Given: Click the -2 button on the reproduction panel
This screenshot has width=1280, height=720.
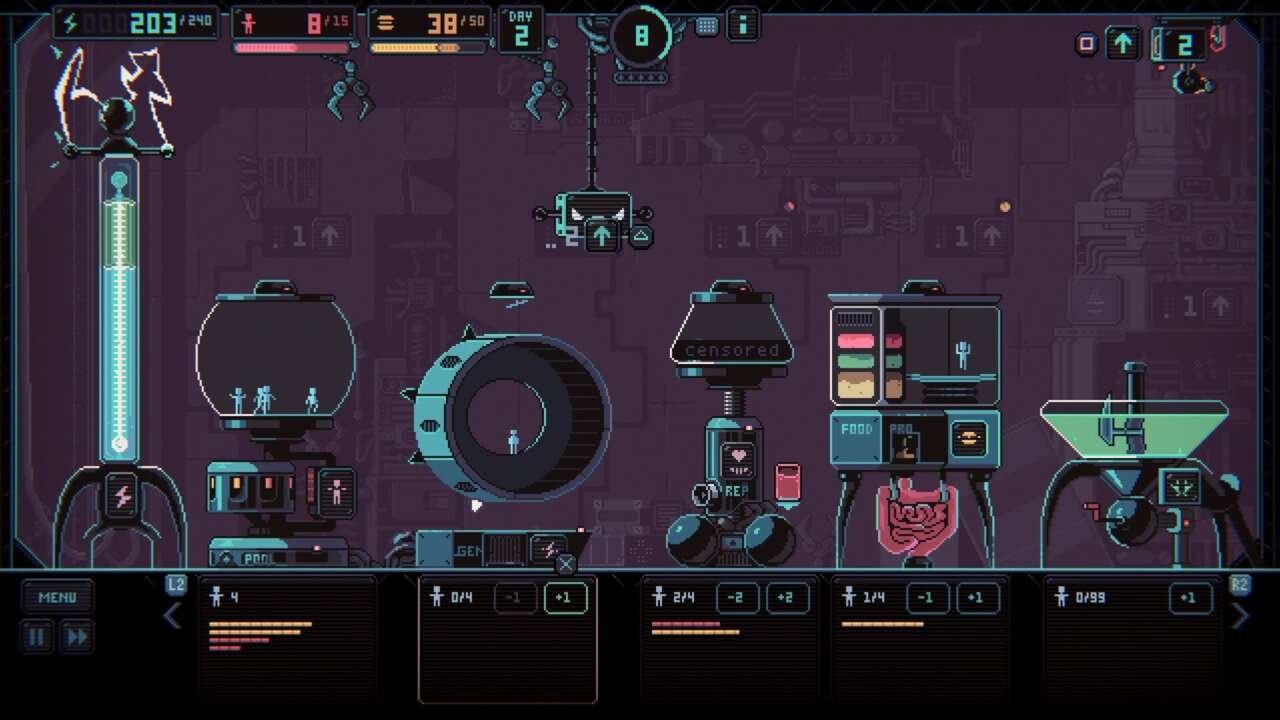Looking at the screenshot, I should [x=737, y=598].
